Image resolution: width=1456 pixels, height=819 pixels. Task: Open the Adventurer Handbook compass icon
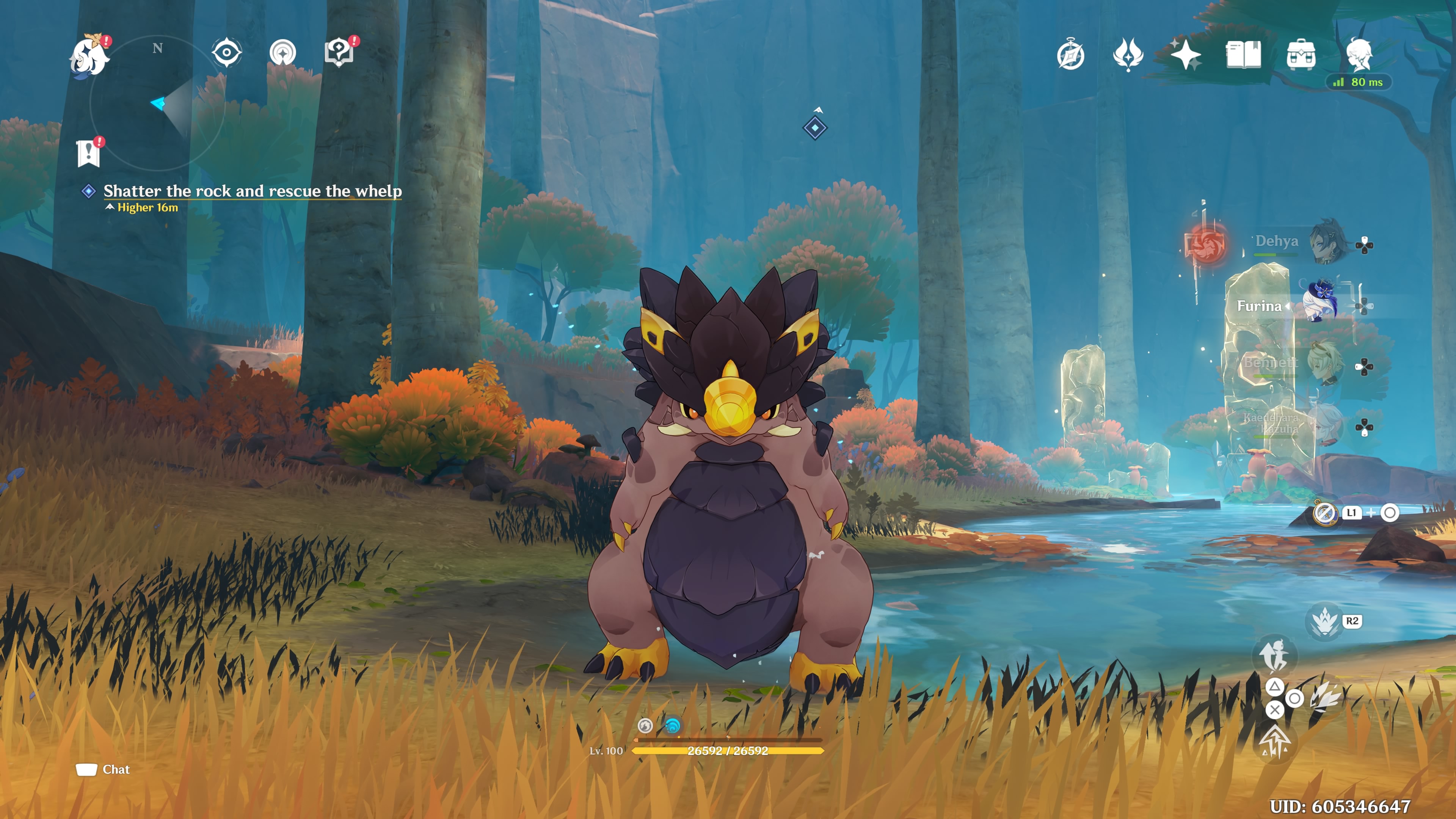click(1070, 55)
